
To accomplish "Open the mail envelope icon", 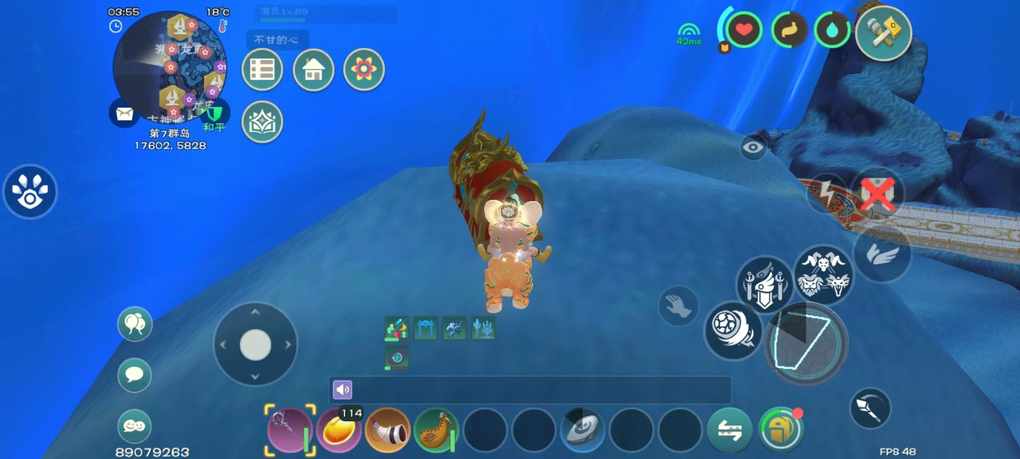I will (124, 113).
